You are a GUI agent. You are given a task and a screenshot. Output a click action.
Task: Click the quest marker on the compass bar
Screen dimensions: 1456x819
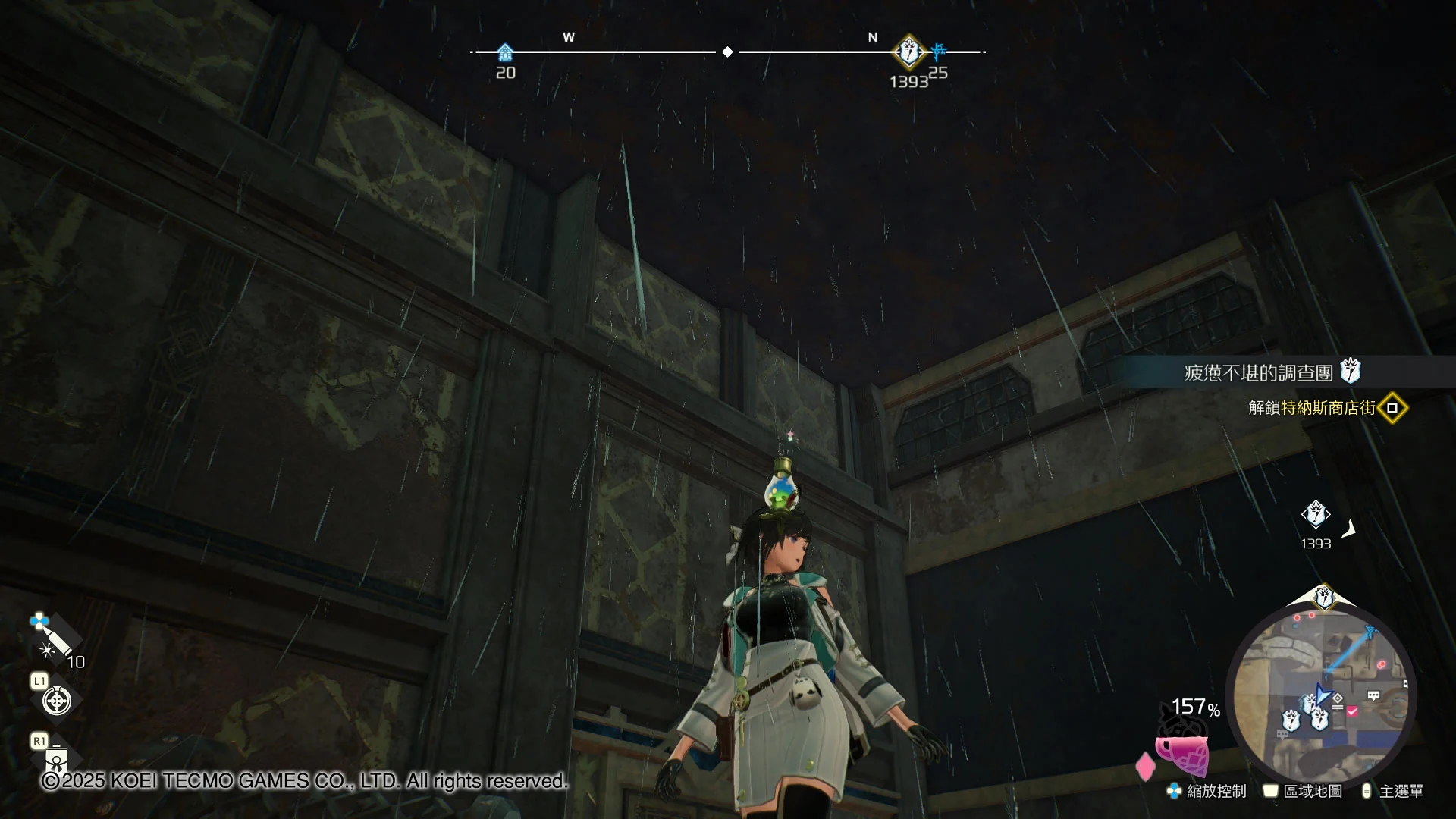908,52
